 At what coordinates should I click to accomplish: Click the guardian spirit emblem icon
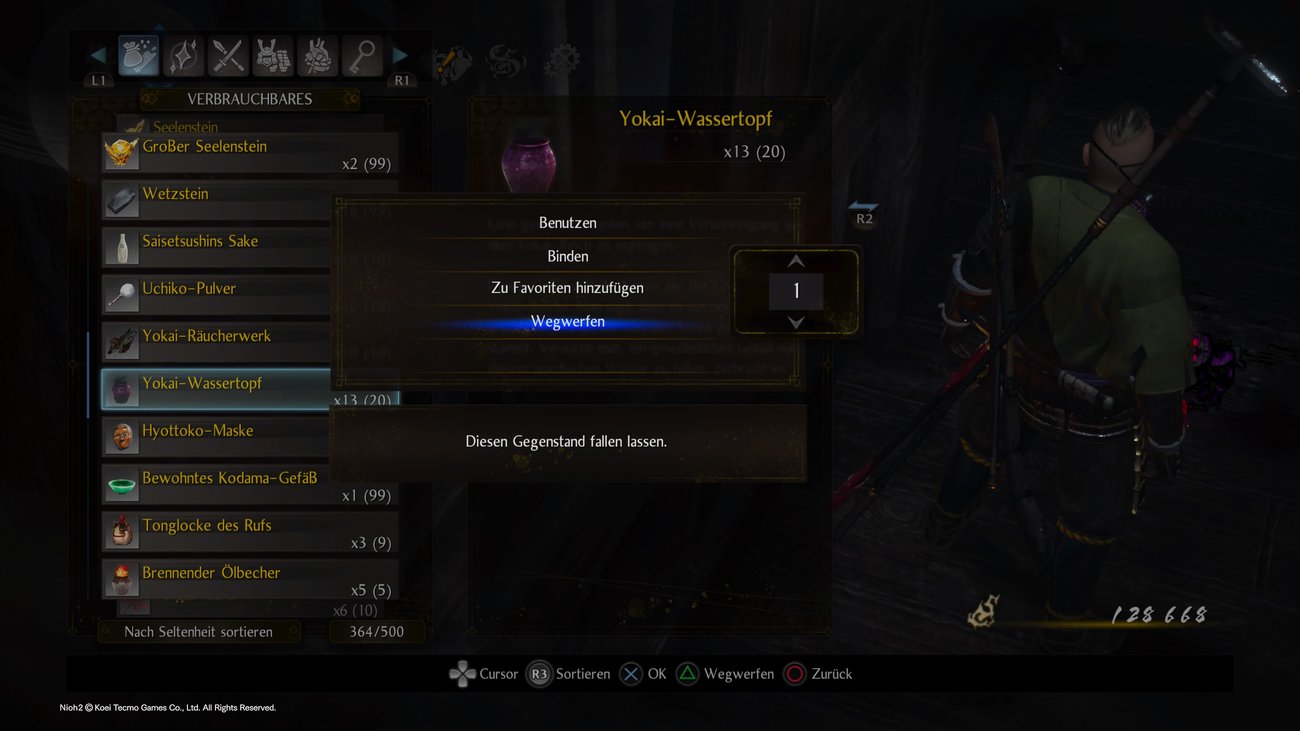click(x=506, y=62)
